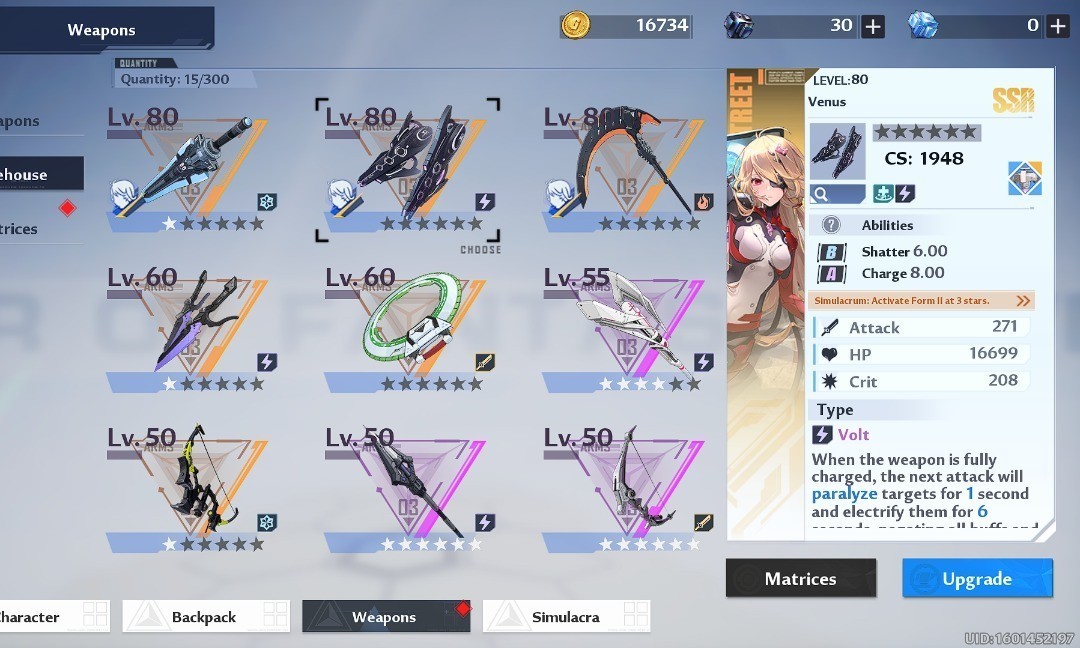Select the Lv. 80 flame scythe weapon
This screenshot has width=1080, height=648.
click(626, 170)
